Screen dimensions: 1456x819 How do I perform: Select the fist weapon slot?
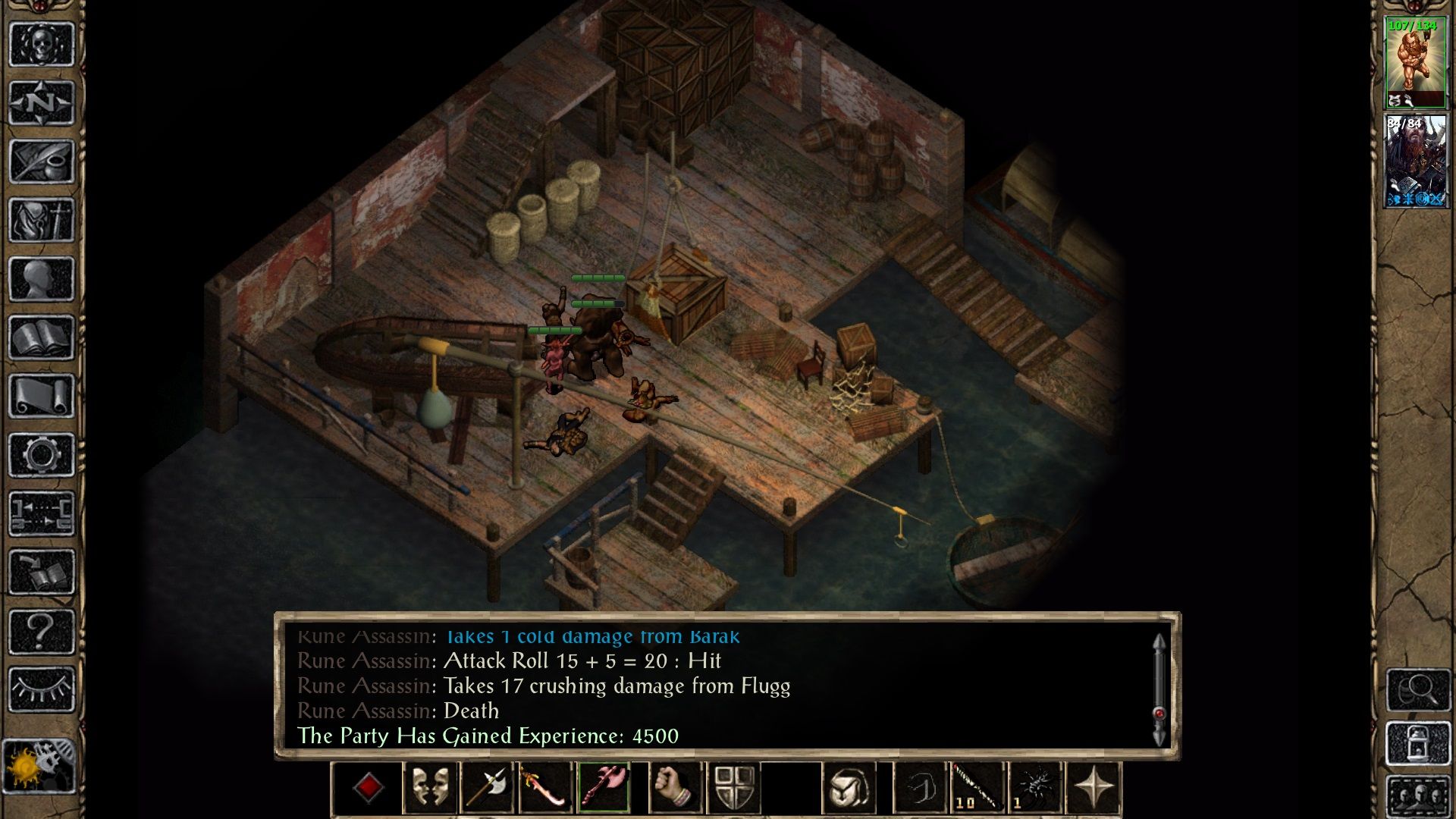(675, 788)
